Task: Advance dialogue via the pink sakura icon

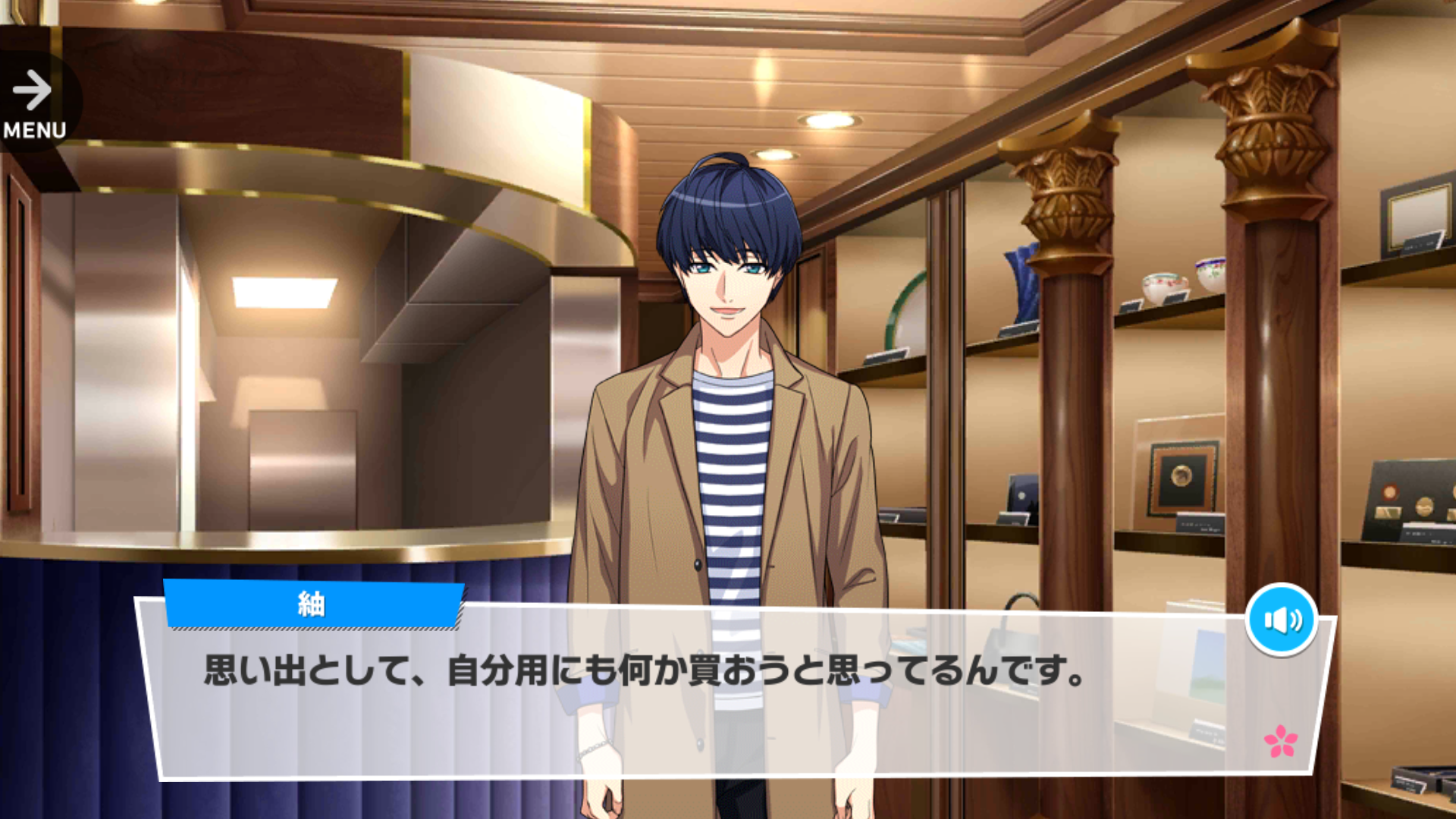Action: pos(1280,741)
